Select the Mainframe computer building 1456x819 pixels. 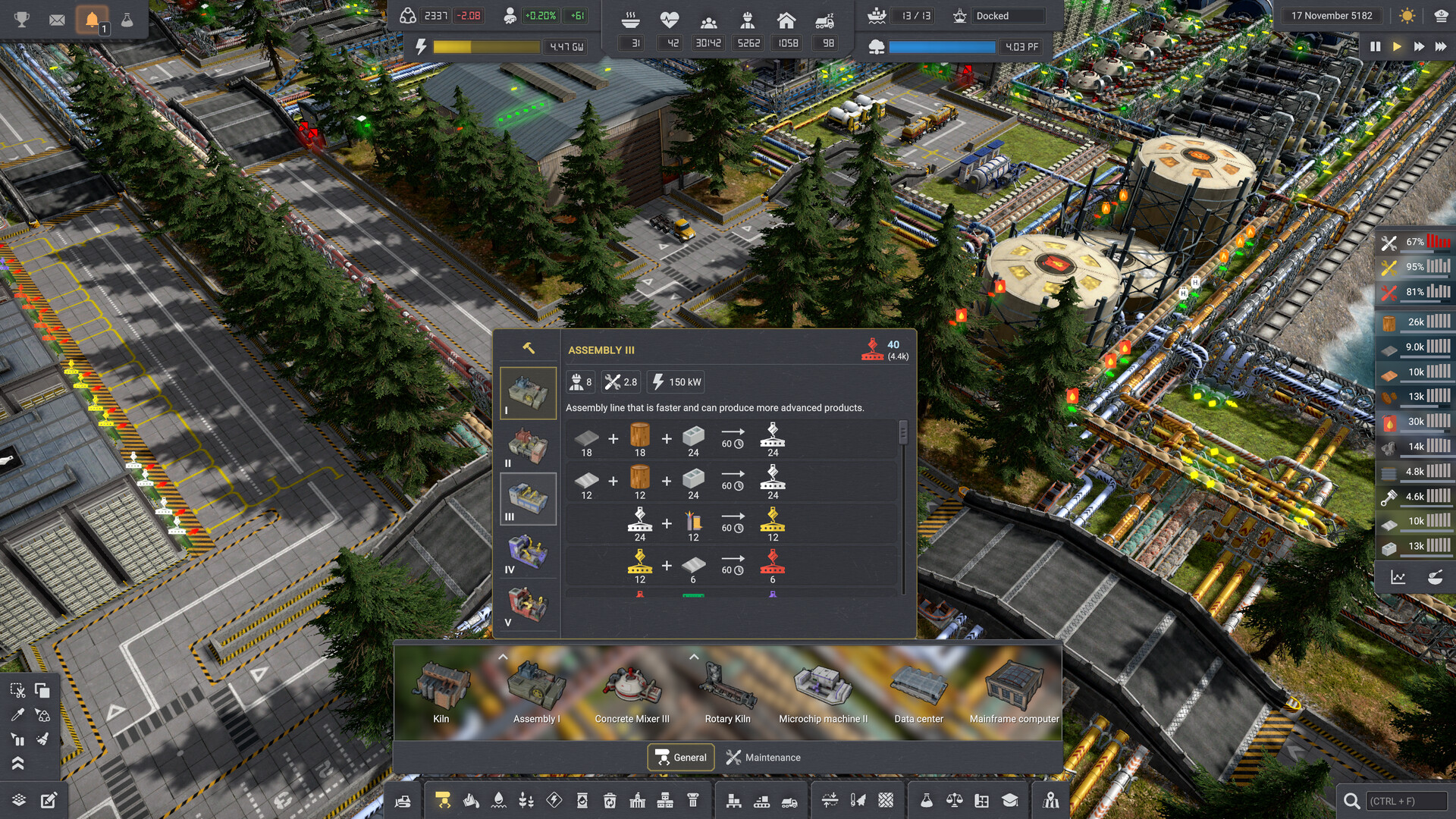pyautogui.click(x=1014, y=692)
